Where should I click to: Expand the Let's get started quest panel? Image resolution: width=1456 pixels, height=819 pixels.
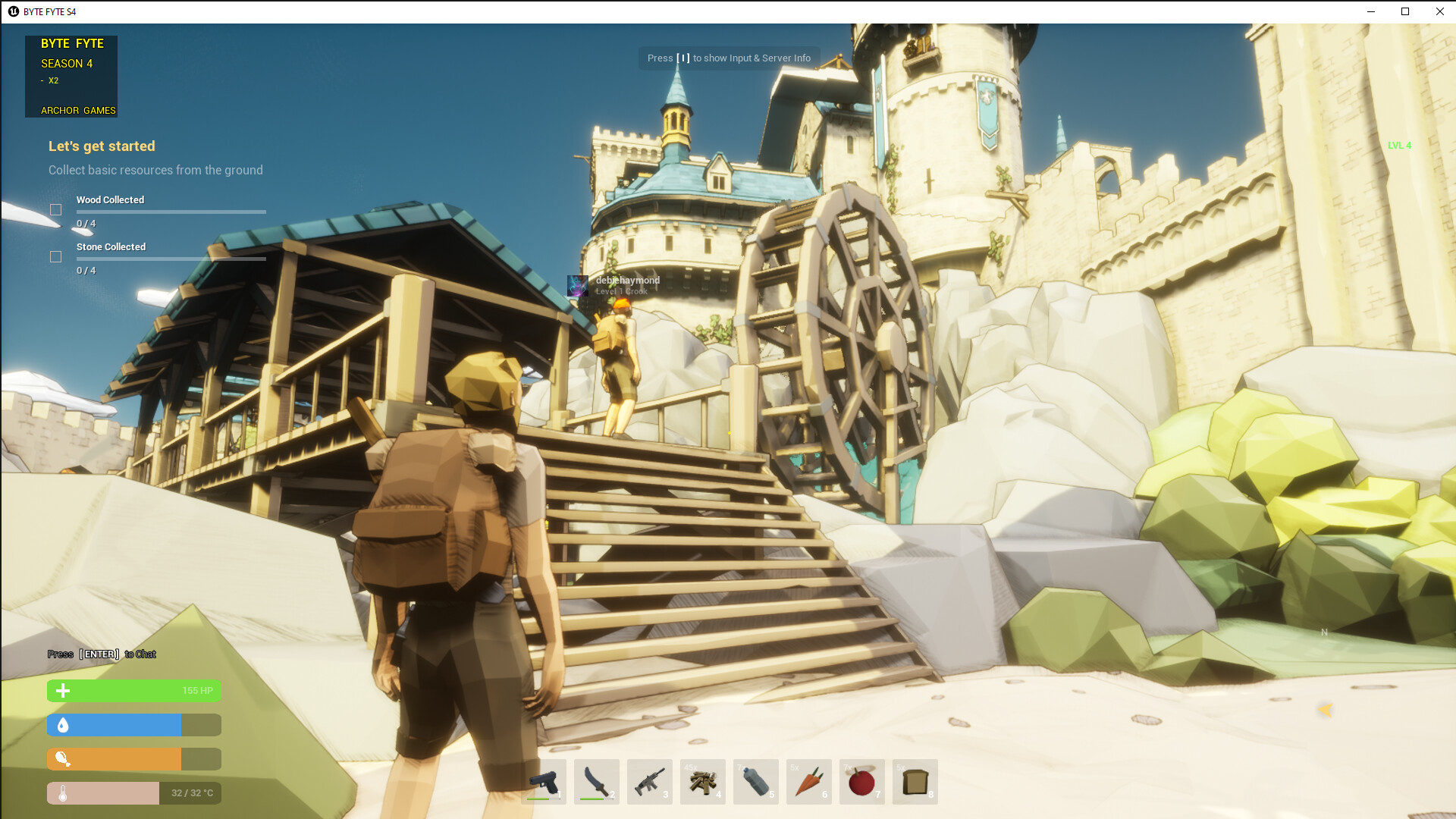tap(102, 146)
